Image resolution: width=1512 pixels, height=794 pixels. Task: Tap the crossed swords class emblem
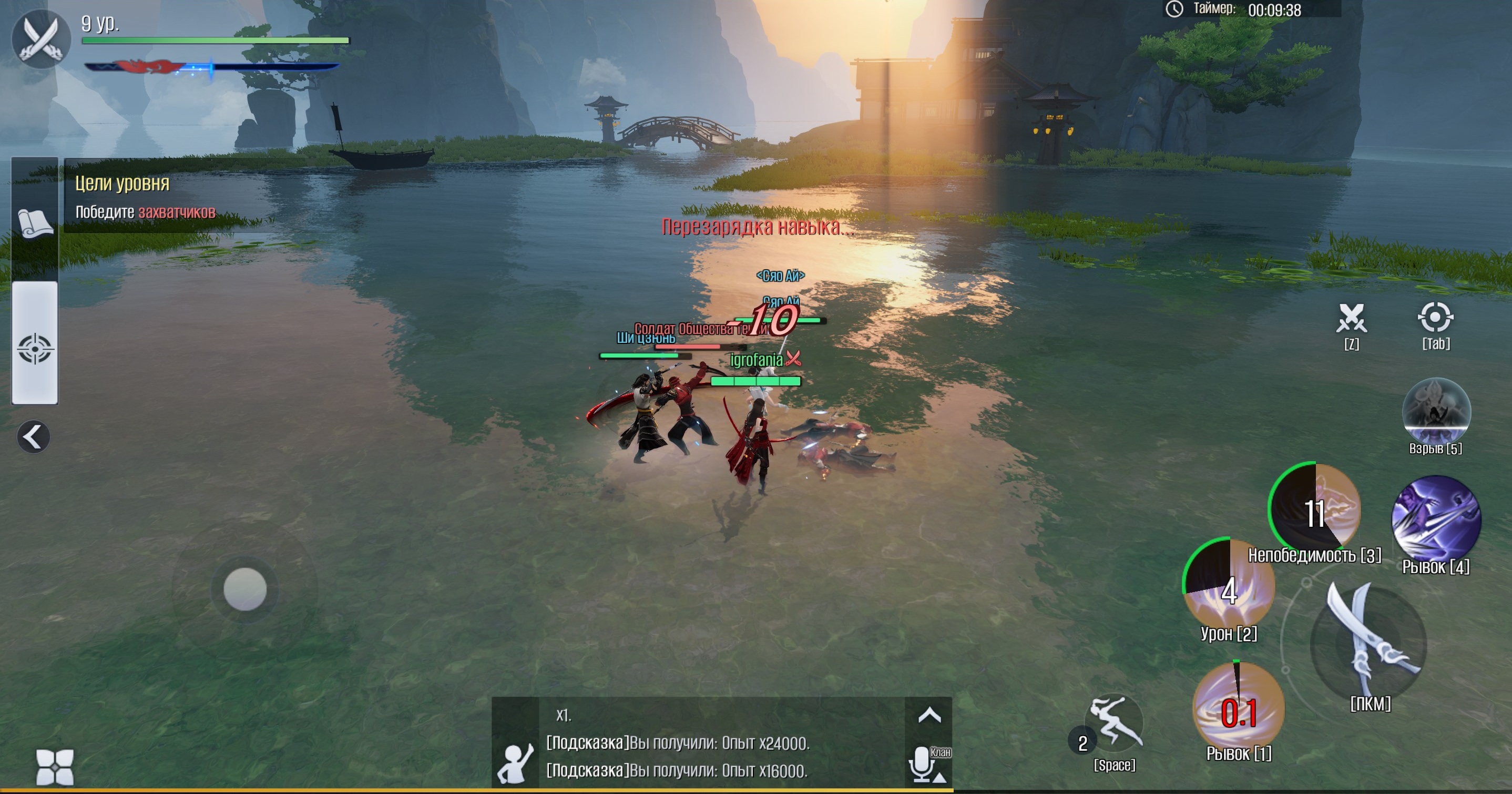click(41, 39)
